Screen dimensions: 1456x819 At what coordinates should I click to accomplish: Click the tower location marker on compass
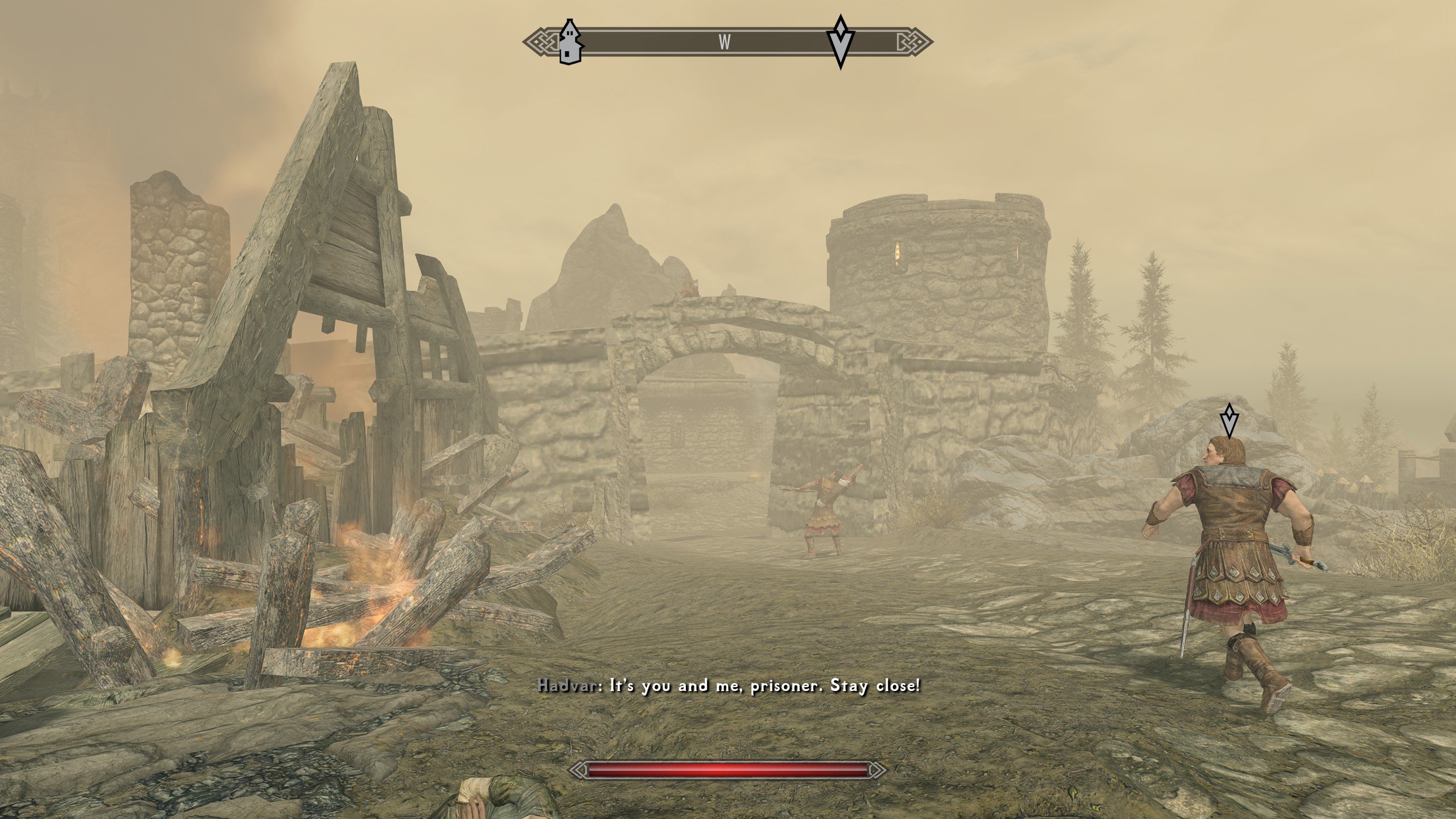tap(570, 42)
